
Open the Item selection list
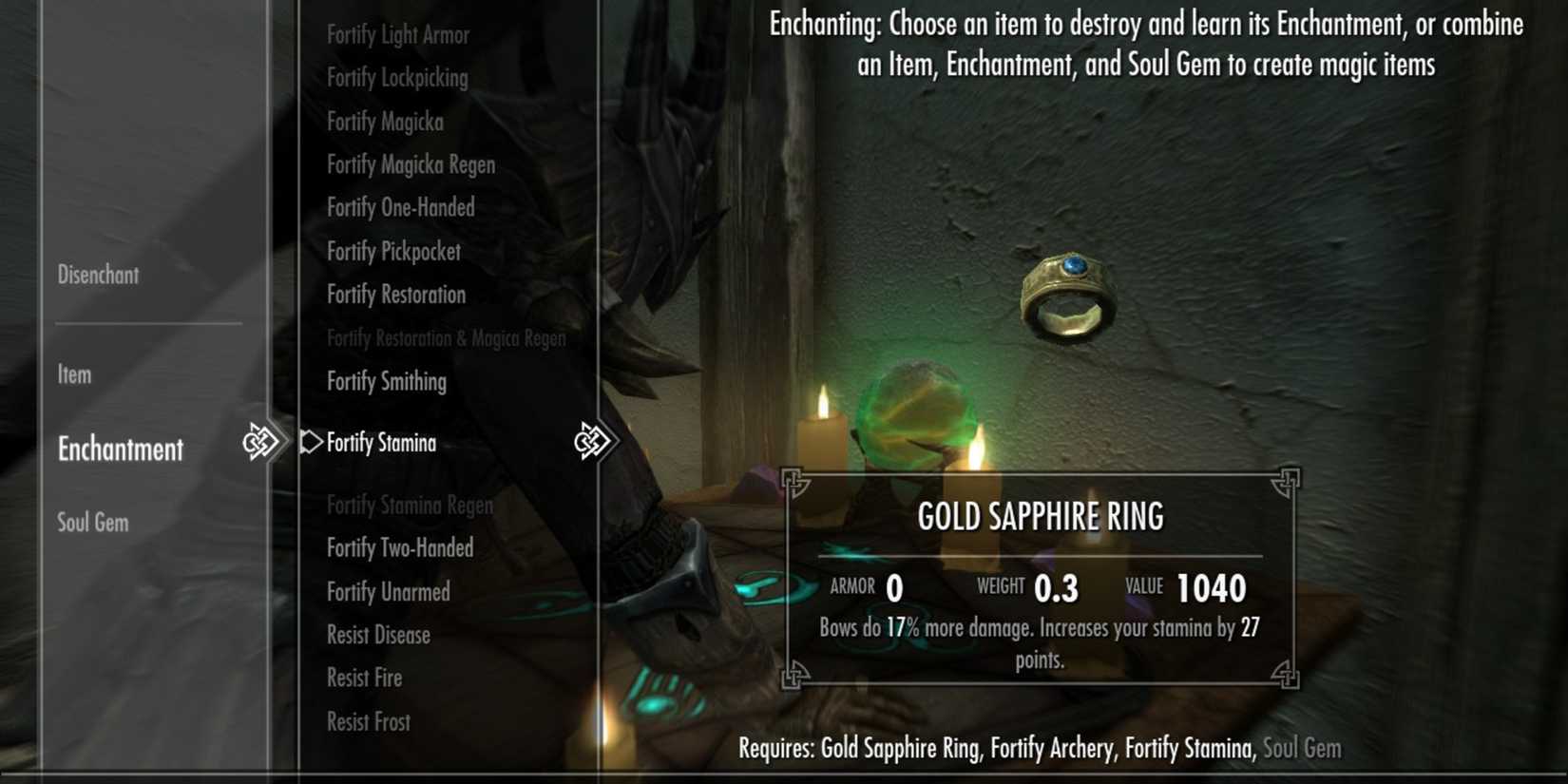(x=72, y=374)
